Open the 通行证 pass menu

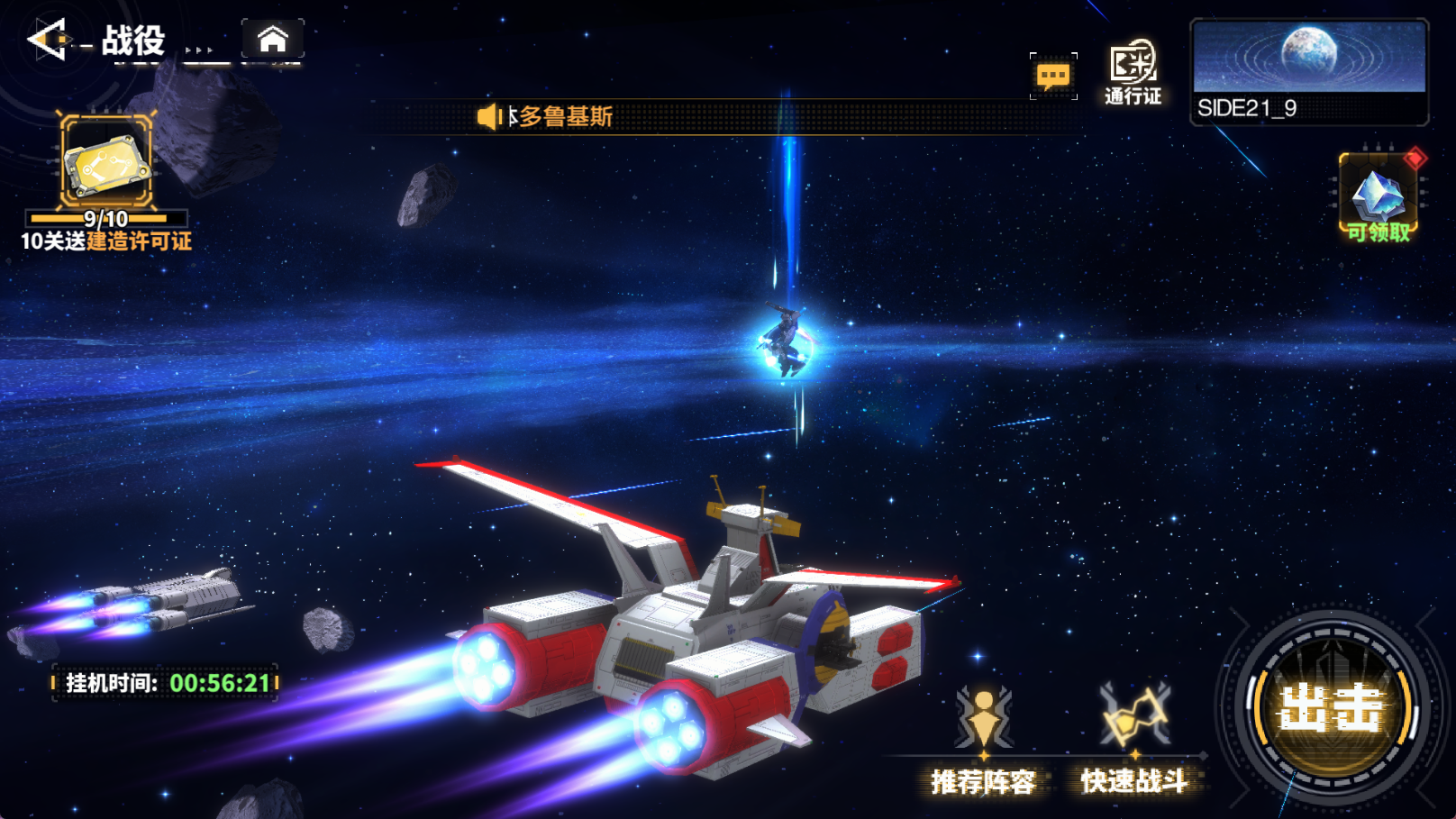tap(1133, 72)
